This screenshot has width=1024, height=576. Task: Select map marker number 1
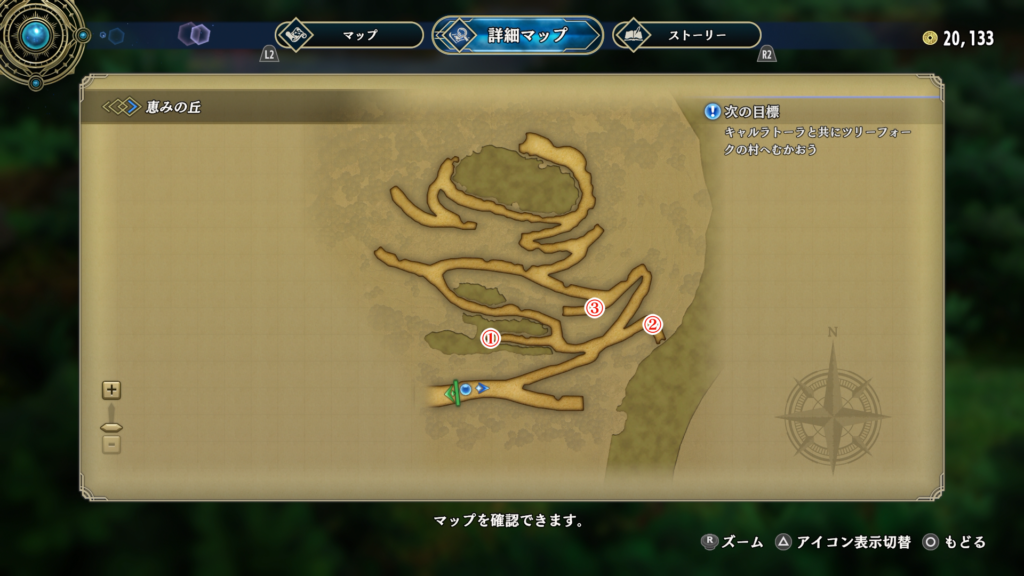click(490, 338)
